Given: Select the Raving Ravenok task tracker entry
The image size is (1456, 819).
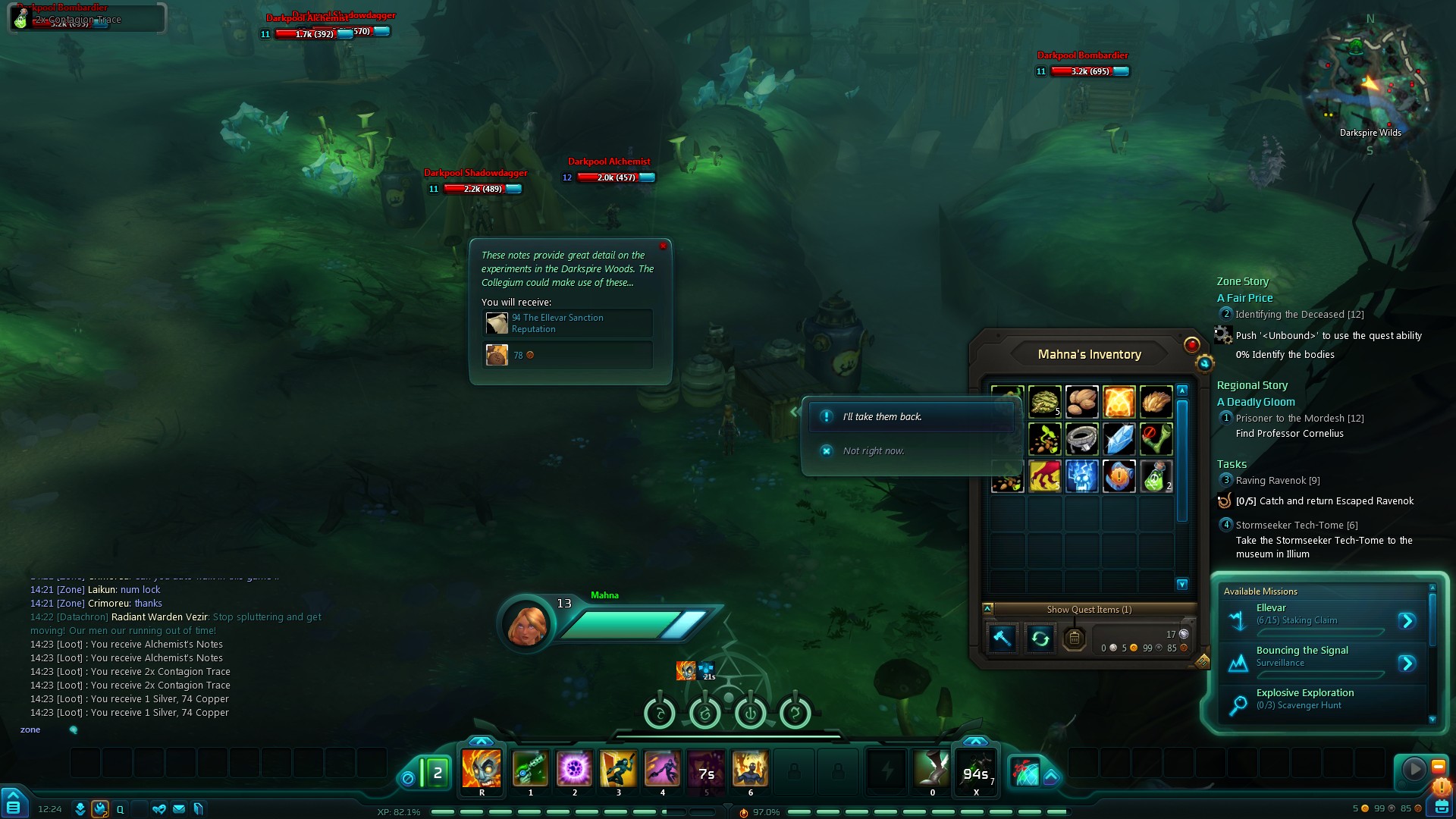Looking at the screenshot, I should click(1277, 481).
